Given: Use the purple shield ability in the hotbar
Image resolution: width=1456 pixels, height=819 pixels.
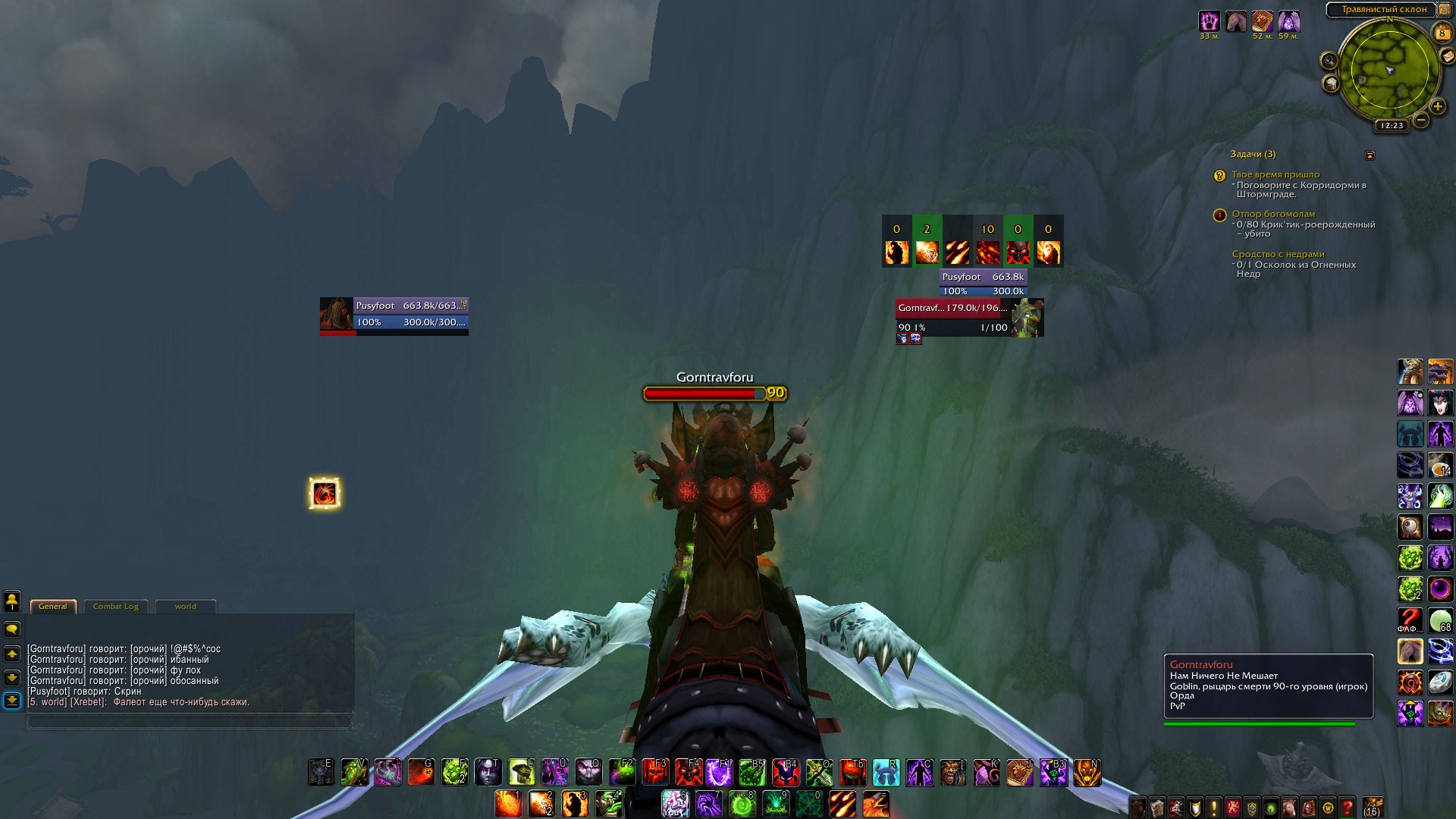Looking at the screenshot, I should (719, 772).
